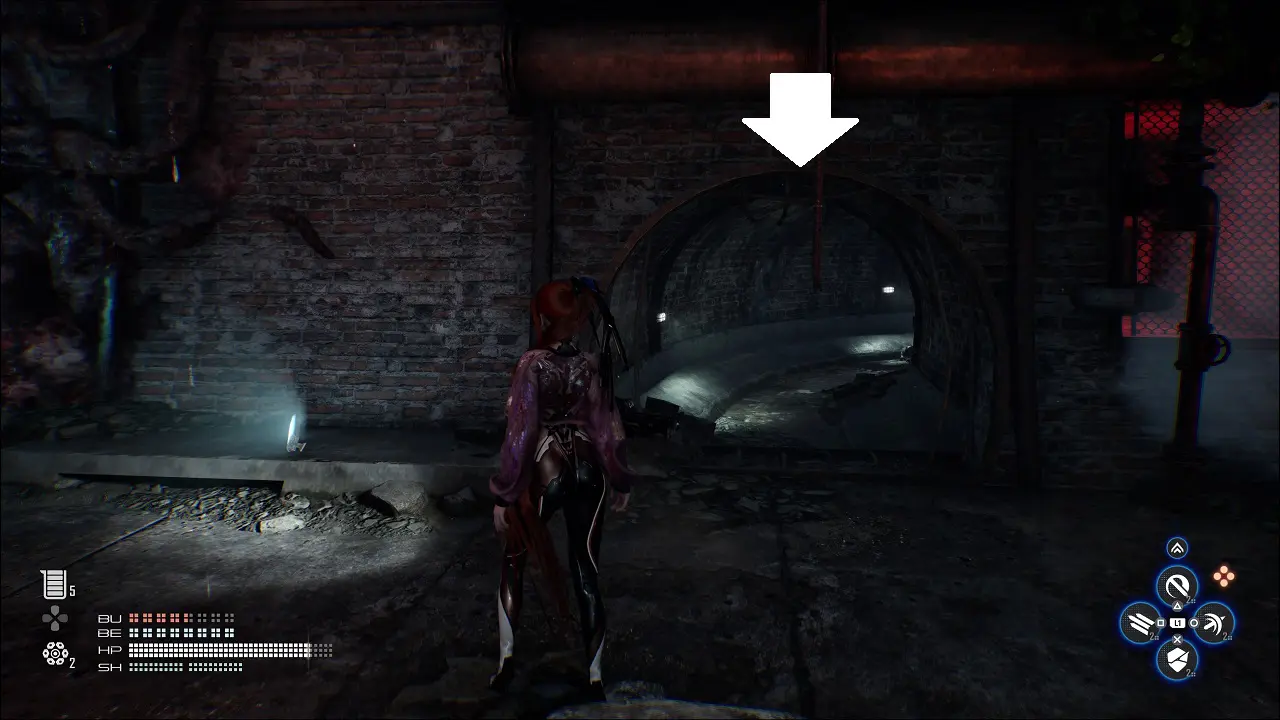
Task: Select the revolver-cylinder shaped item icon
Action: (54, 654)
